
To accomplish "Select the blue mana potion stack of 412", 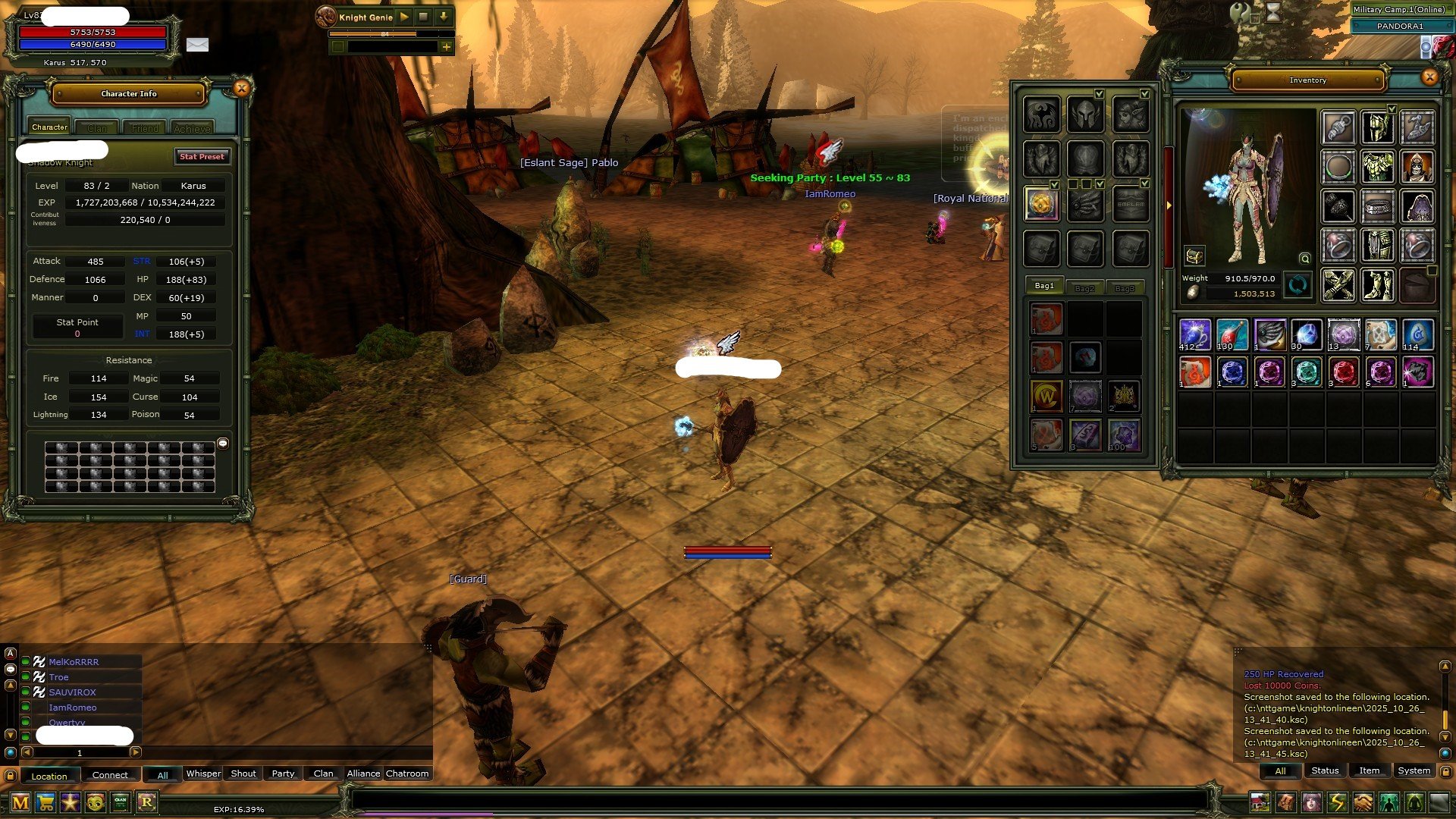I will point(1194,334).
